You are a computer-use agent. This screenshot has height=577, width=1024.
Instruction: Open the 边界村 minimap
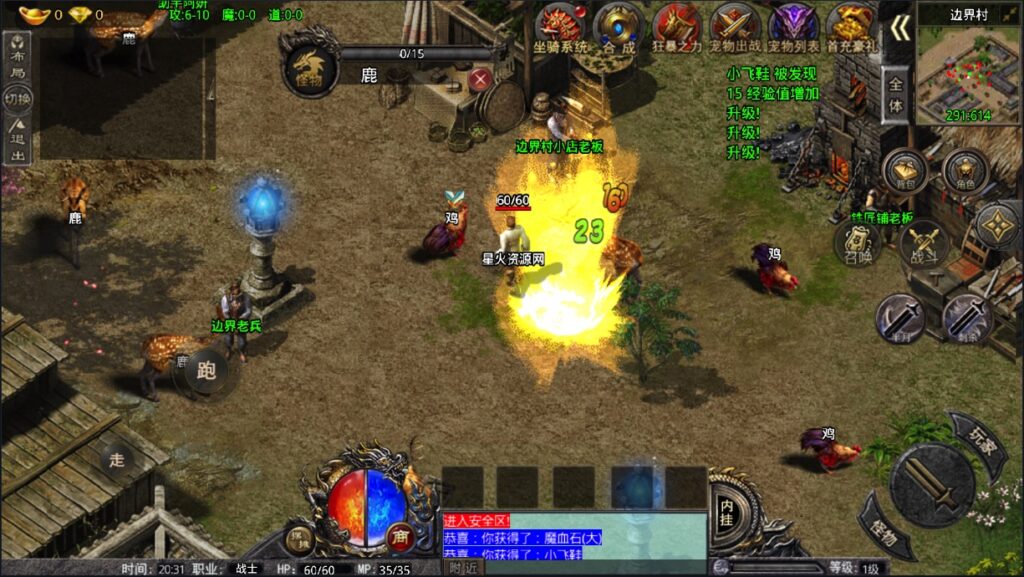tap(968, 68)
